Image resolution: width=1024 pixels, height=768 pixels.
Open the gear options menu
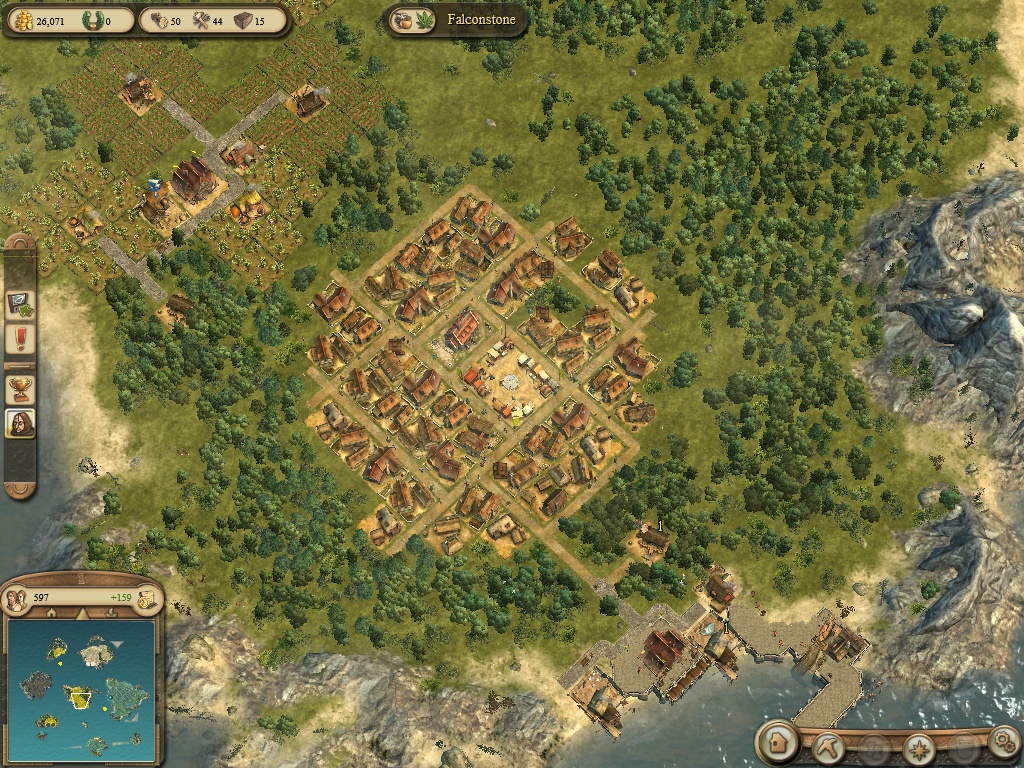point(1002,742)
